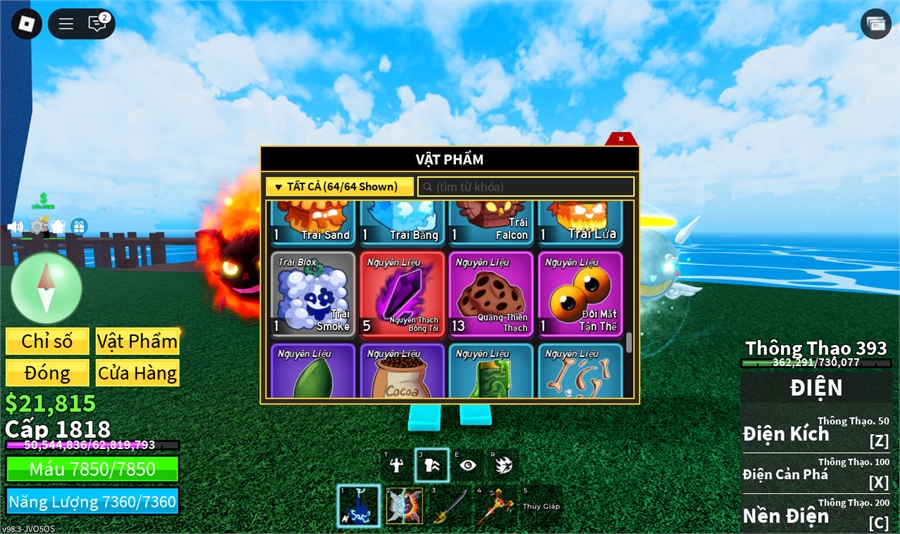Toggle the Vật Phẩm inventory button
900x534 pixels.
(x=137, y=341)
